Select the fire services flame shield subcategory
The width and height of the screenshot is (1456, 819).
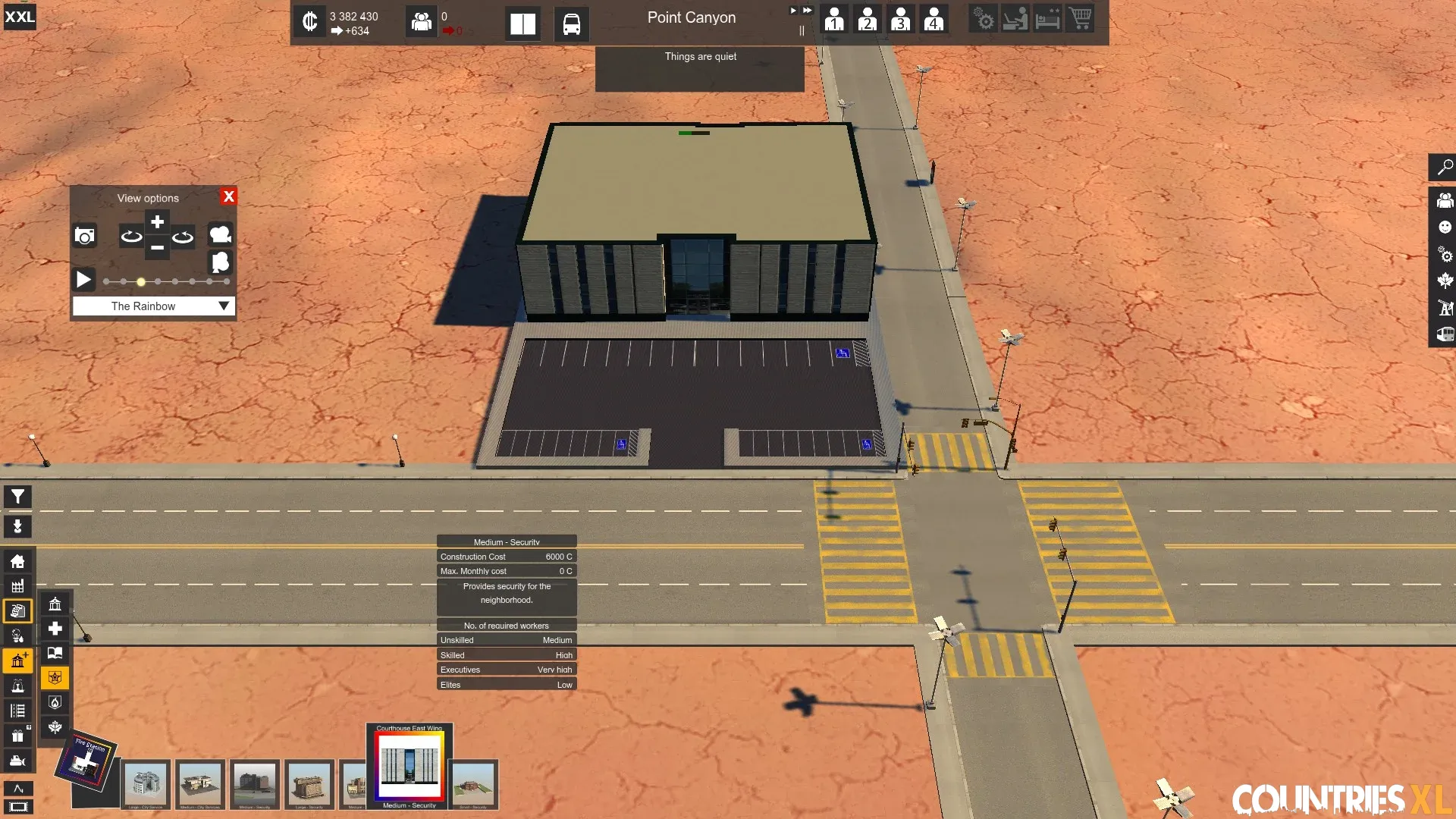55,703
